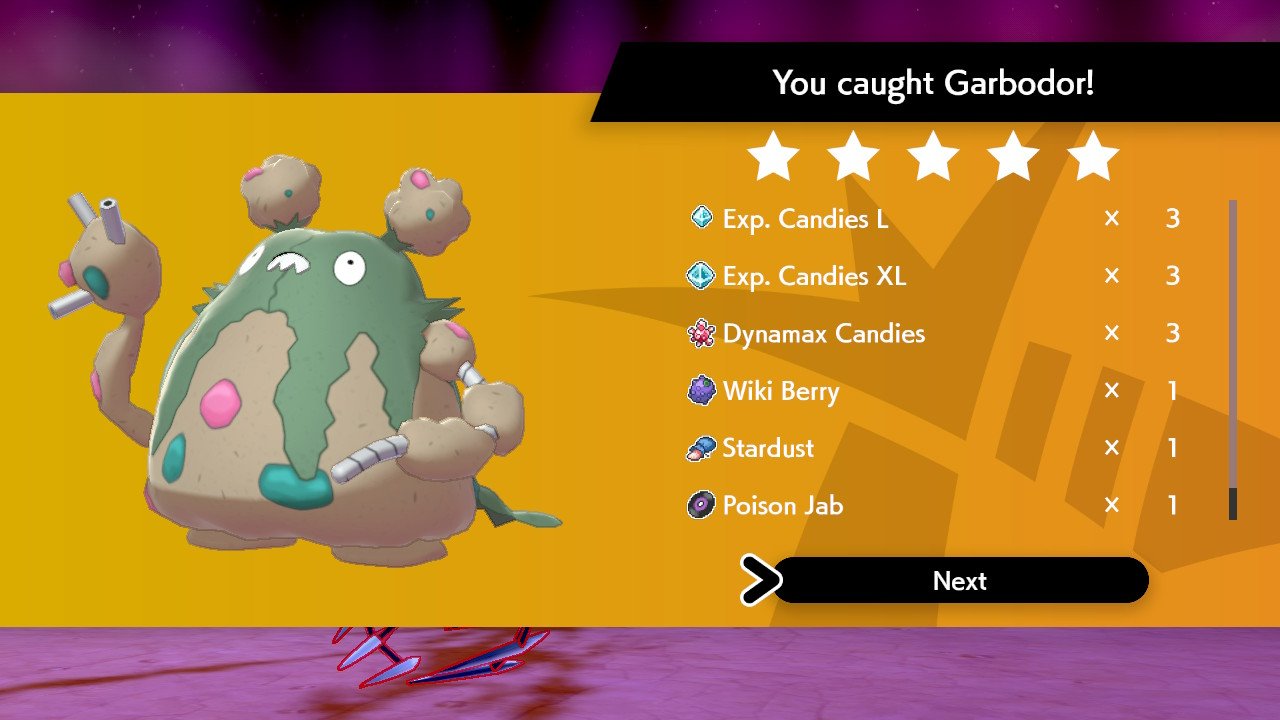Continue with the Next button
This screenshot has height=720, width=1280.
point(960,581)
